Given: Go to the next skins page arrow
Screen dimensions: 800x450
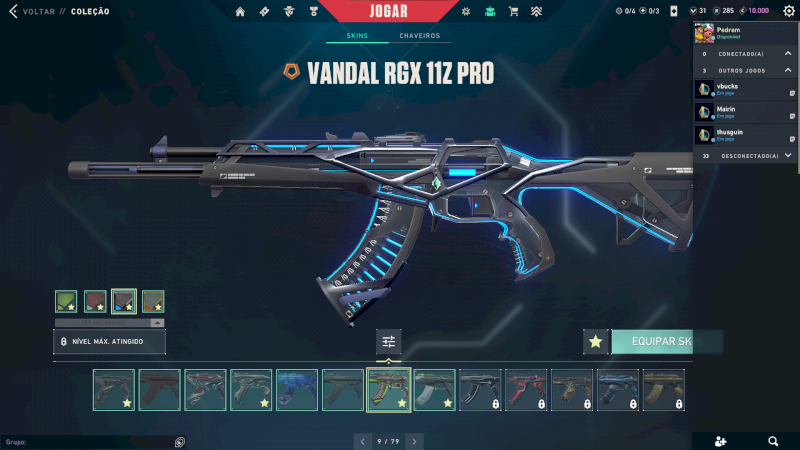Looking at the screenshot, I should pos(414,441).
